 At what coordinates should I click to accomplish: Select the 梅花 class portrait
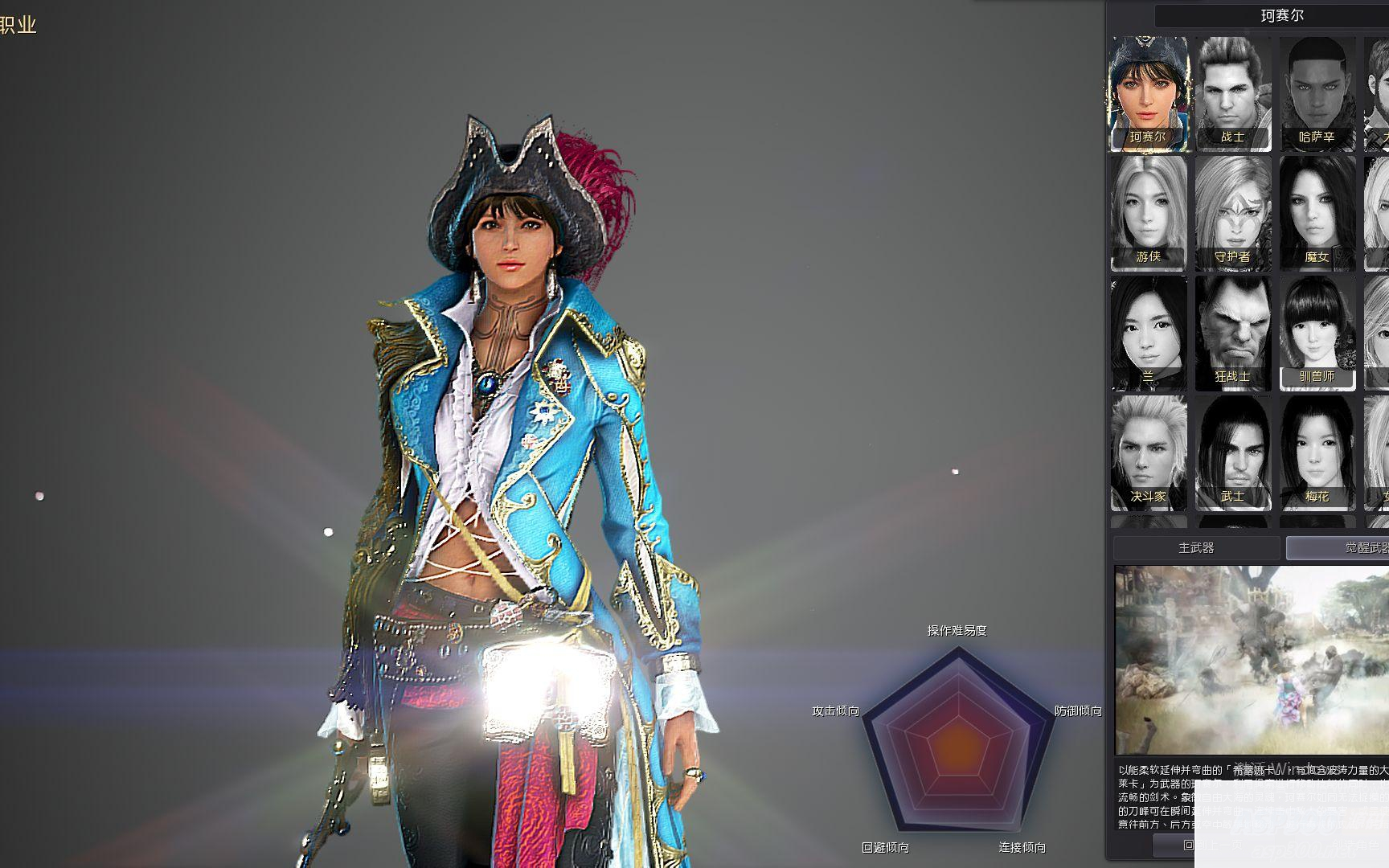[x=1317, y=452]
